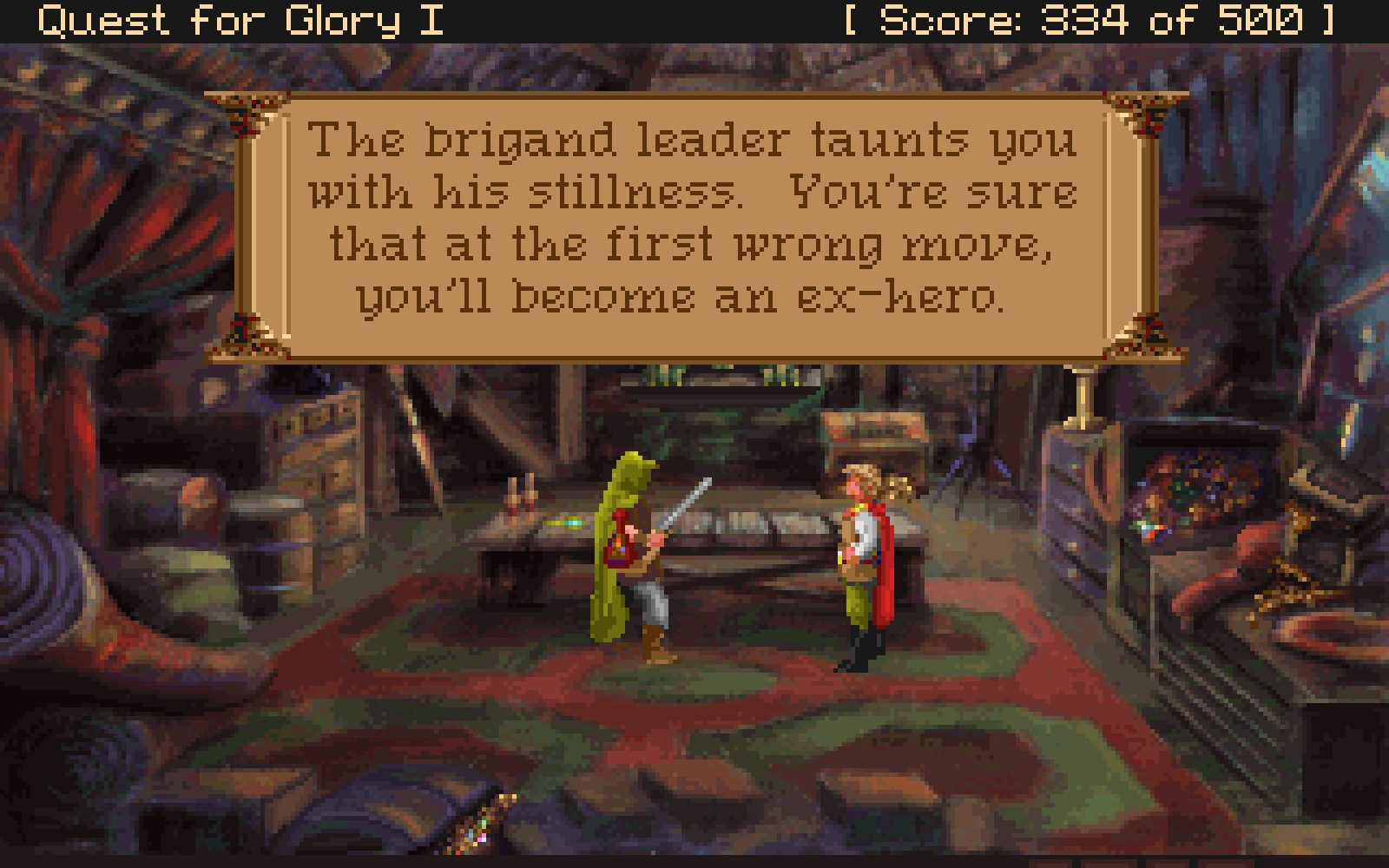Select the green gem on the table
1389x868 pixels.
coord(564,522)
